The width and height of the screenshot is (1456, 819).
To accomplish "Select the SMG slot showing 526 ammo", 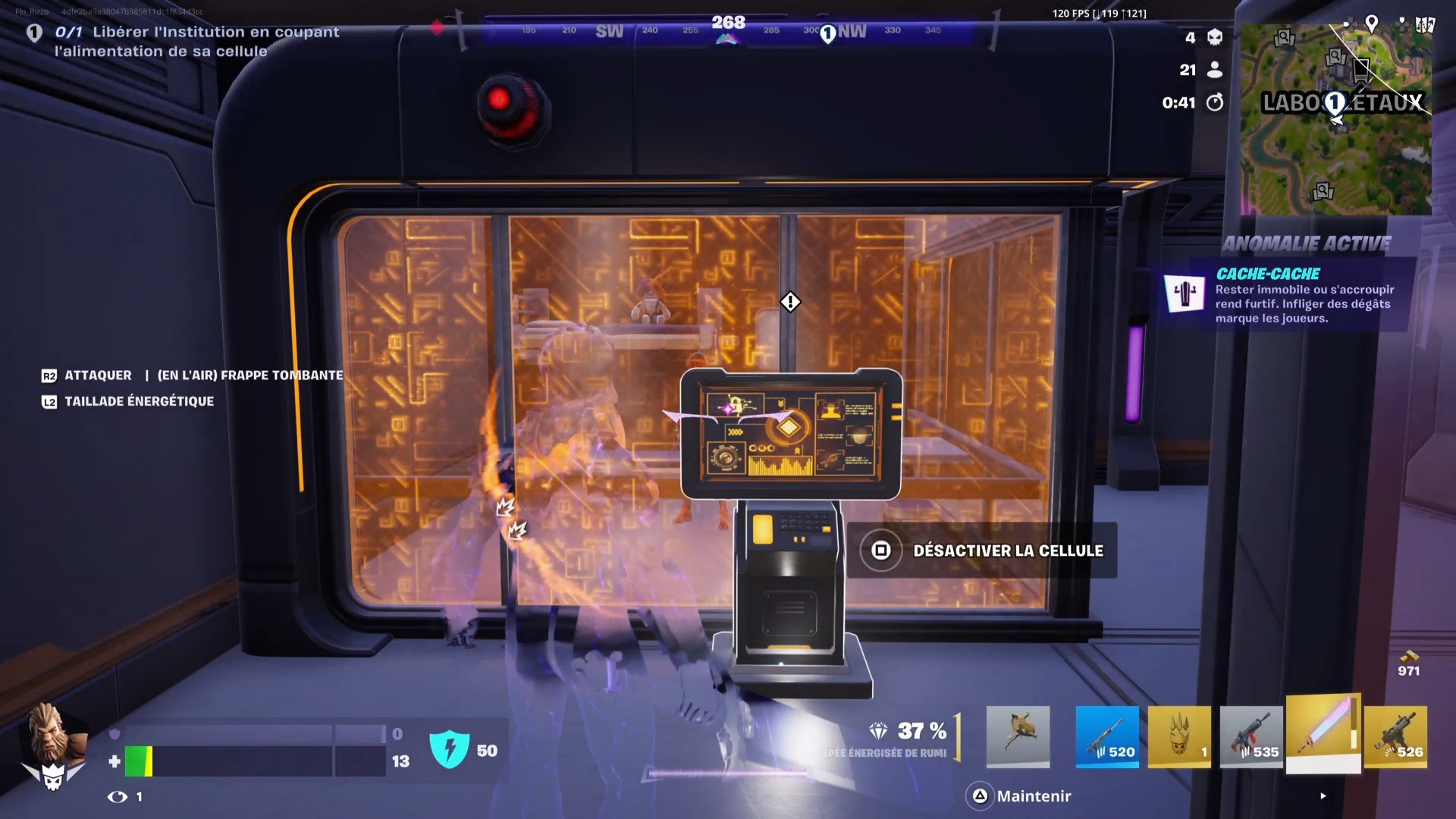I will point(1397,736).
